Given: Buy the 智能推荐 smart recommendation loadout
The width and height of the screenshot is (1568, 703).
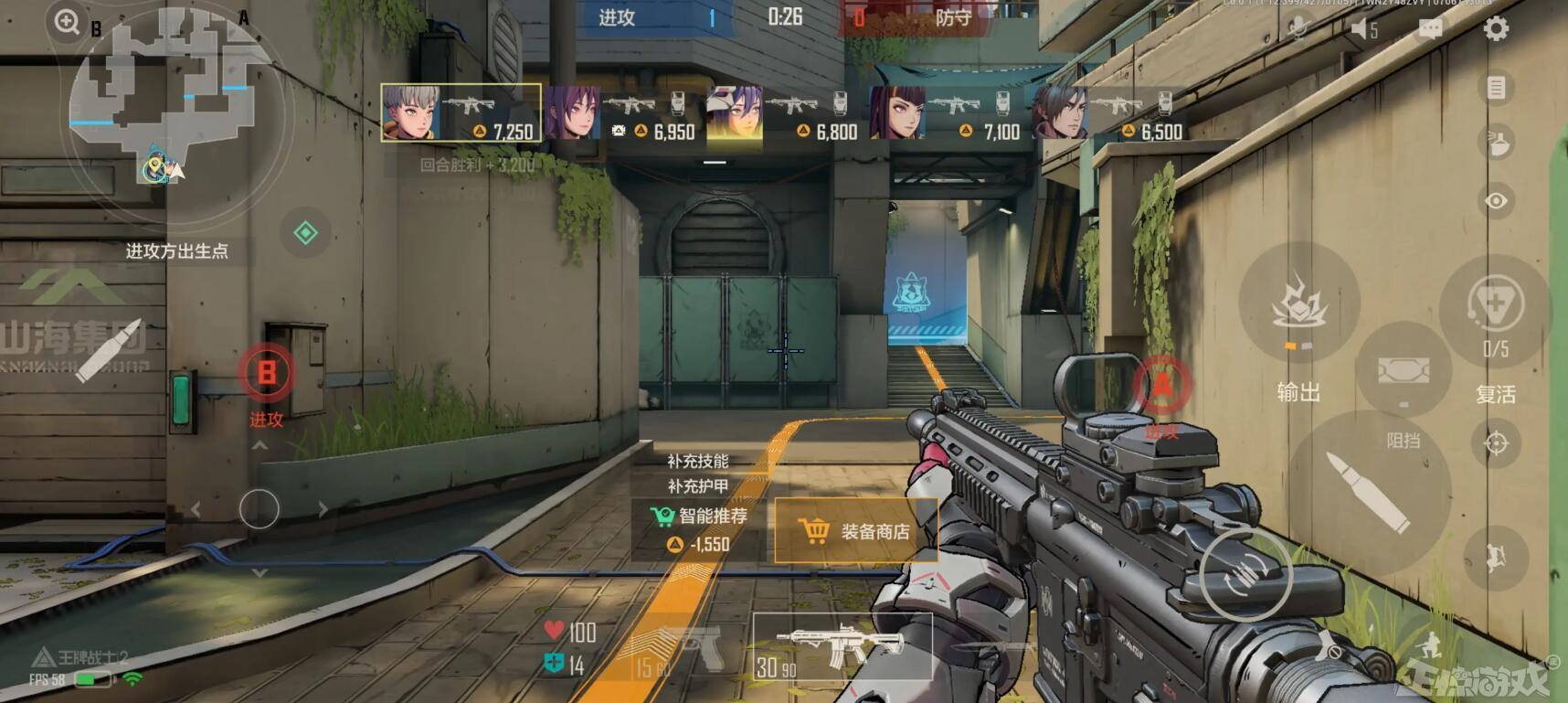Looking at the screenshot, I should [699, 529].
